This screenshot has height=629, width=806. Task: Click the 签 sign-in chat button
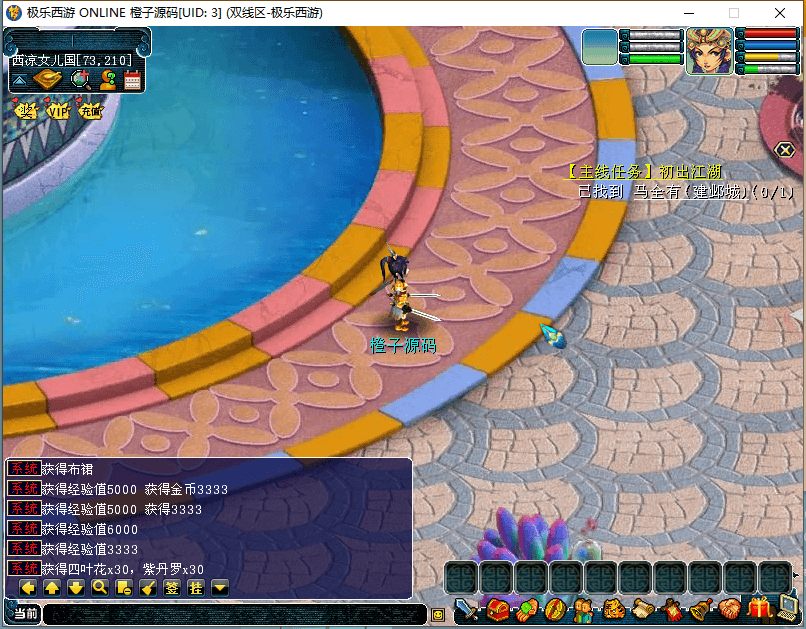(172, 588)
